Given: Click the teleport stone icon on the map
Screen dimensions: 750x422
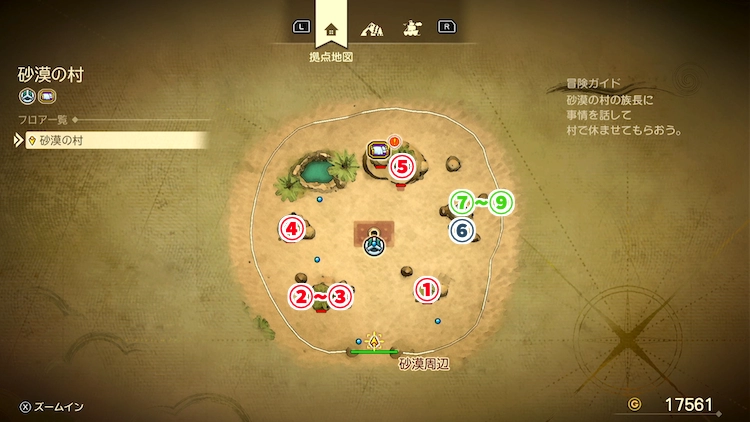Looking at the screenshot, I should (x=374, y=243).
